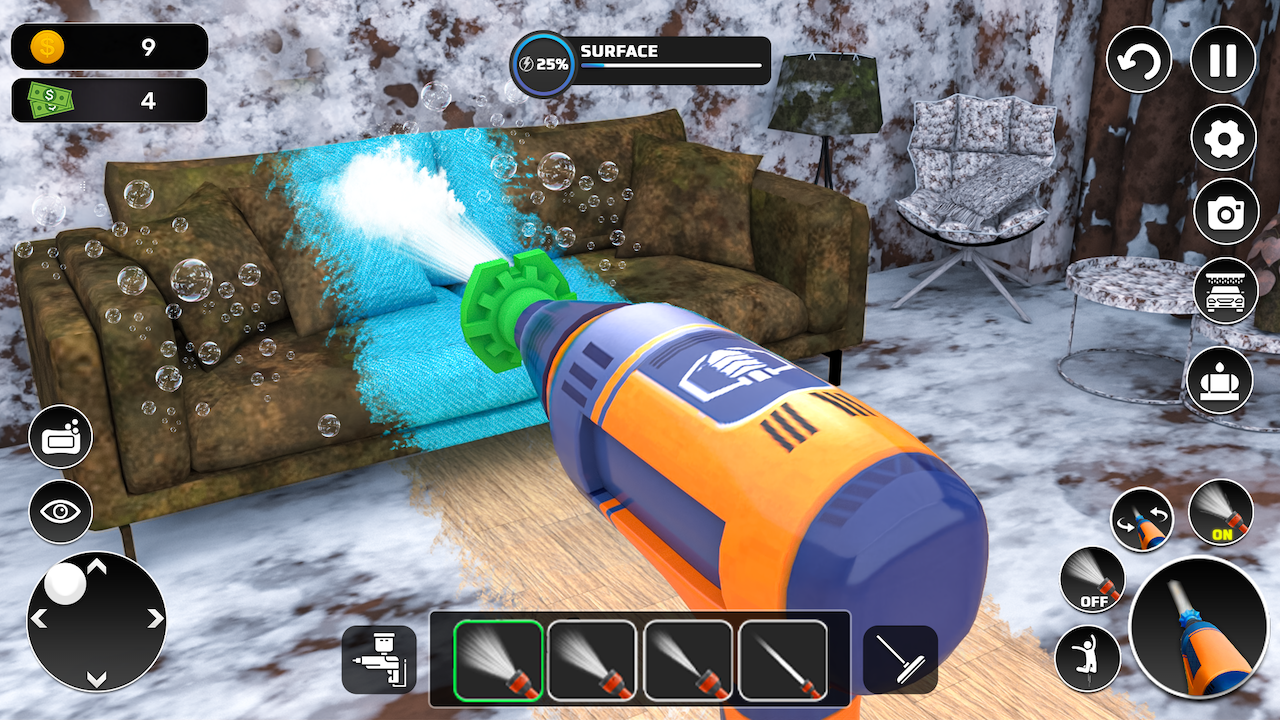
Task: Open the settings gear menu
Action: (x=1223, y=138)
